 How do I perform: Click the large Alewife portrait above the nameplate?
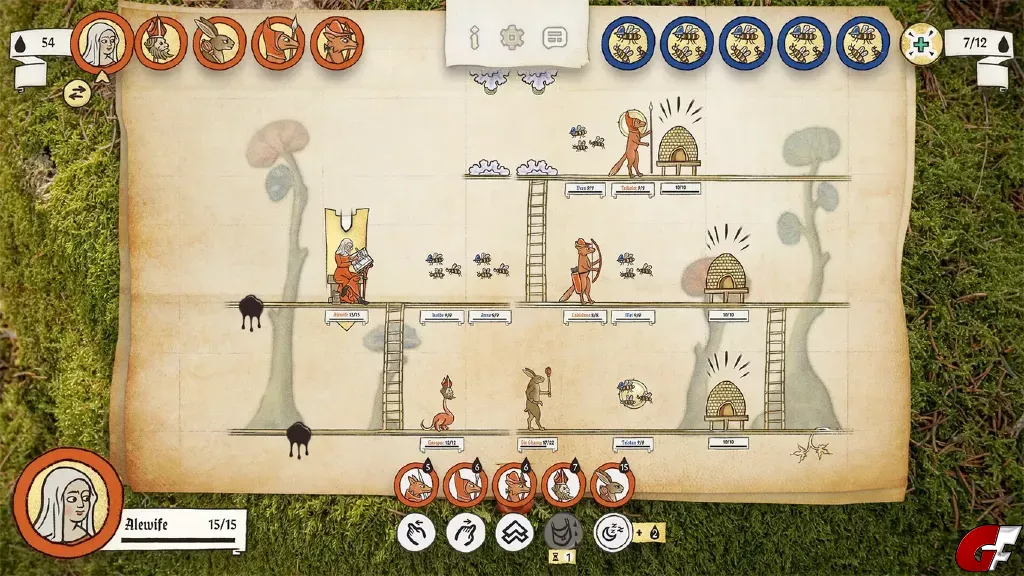pyautogui.click(x=69, y=502)
